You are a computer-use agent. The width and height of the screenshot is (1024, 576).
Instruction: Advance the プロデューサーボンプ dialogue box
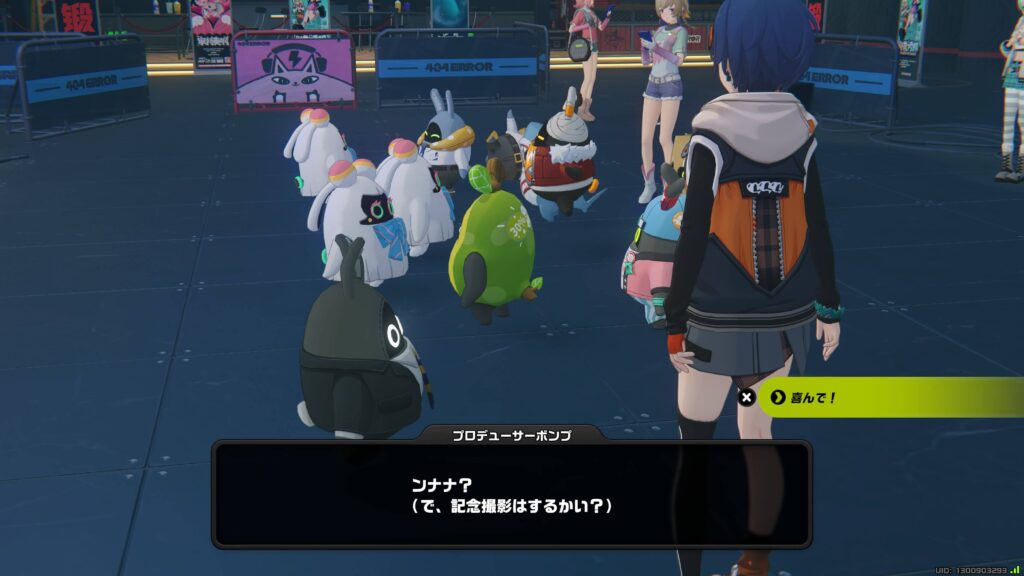[x=511, y=495]
